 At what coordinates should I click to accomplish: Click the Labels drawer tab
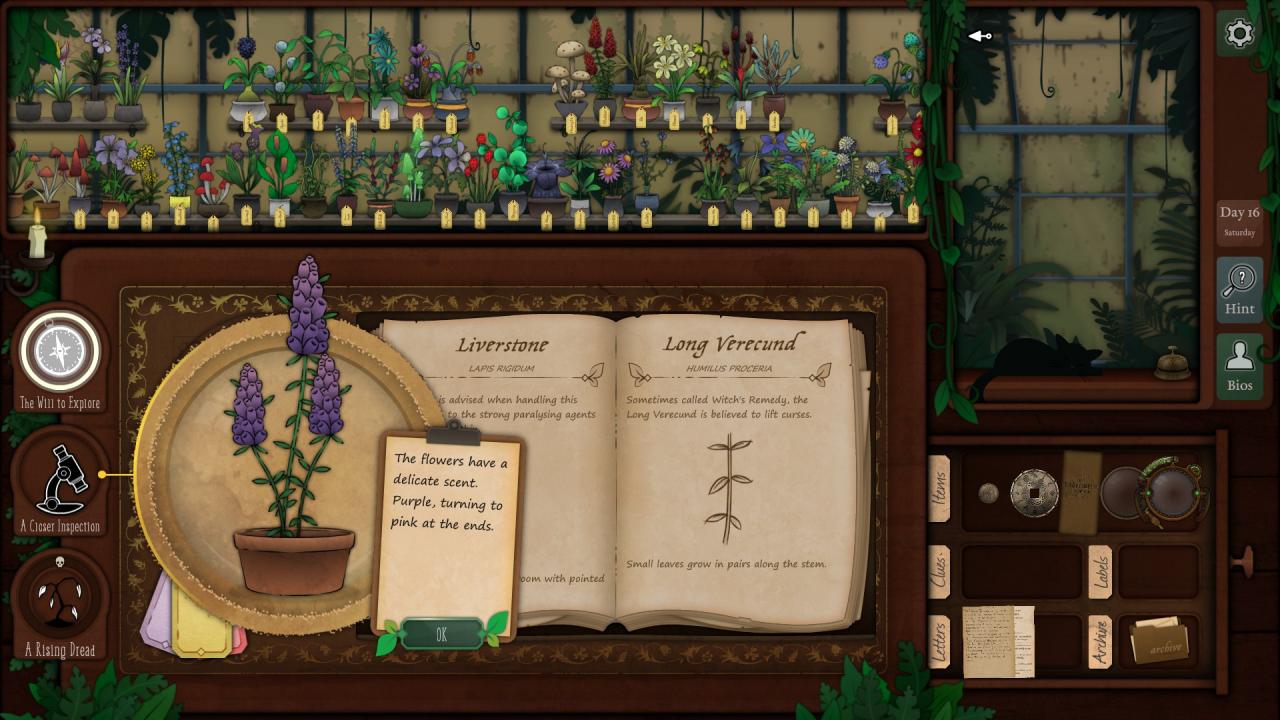coord(1099,572)
